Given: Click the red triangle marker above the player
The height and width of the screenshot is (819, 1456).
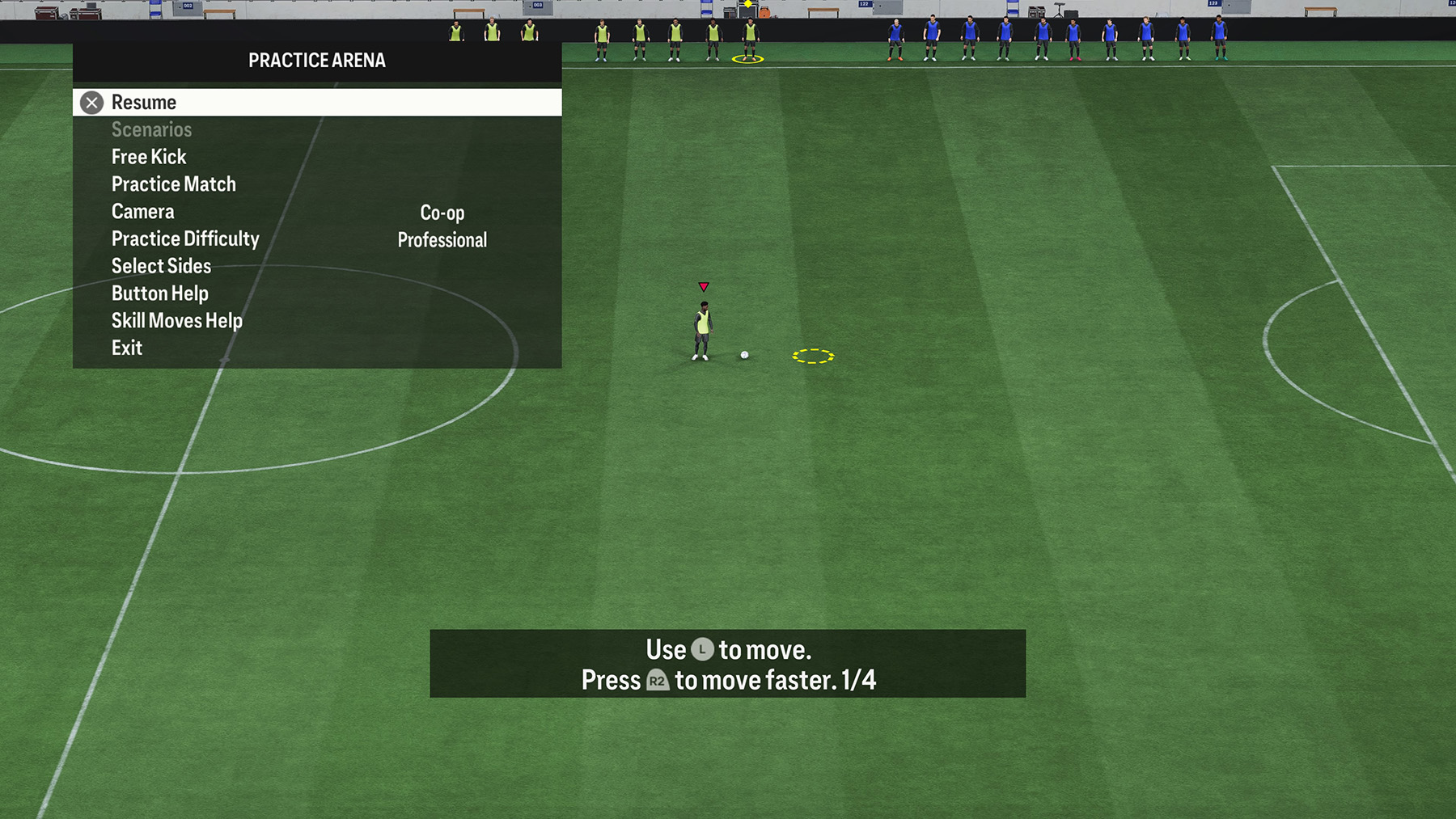Looking at the screenshot, I should (x=705, y=285).
